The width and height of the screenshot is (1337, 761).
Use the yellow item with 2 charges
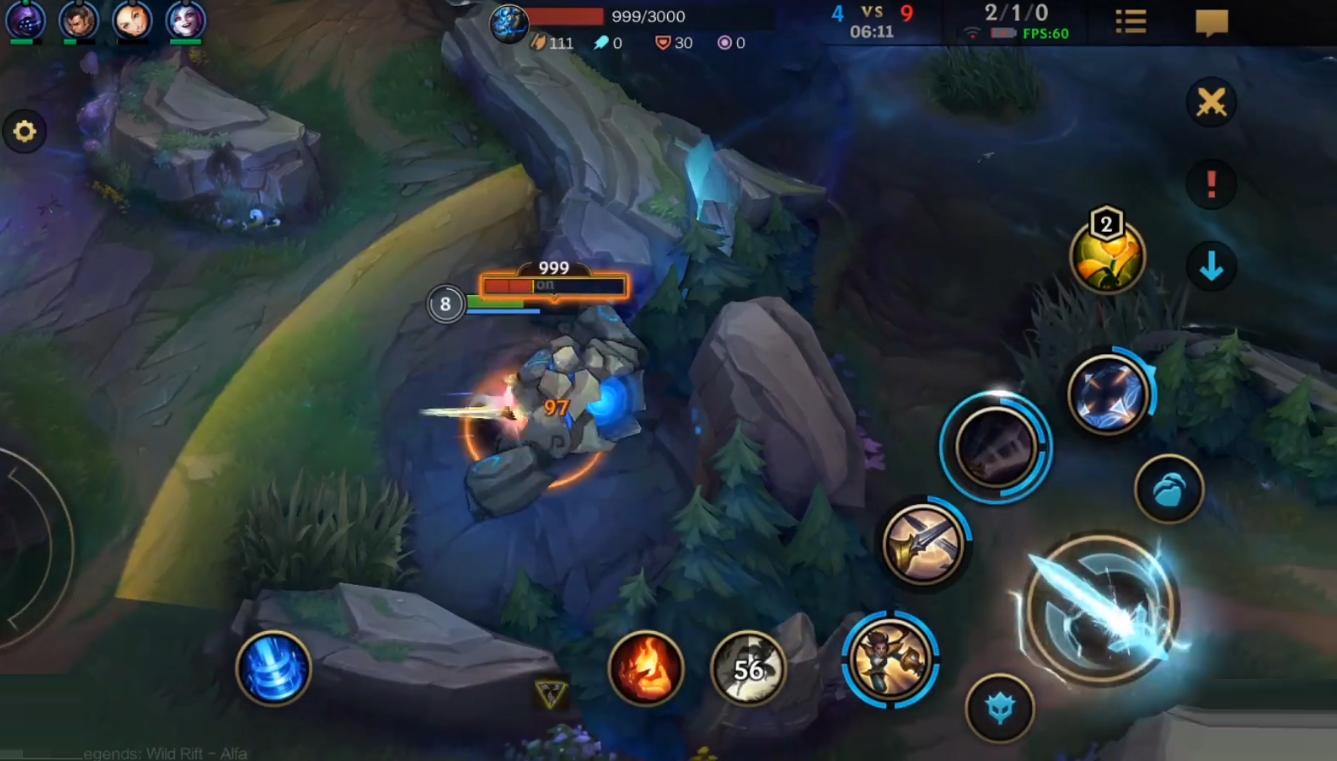tap(1107, 257)
